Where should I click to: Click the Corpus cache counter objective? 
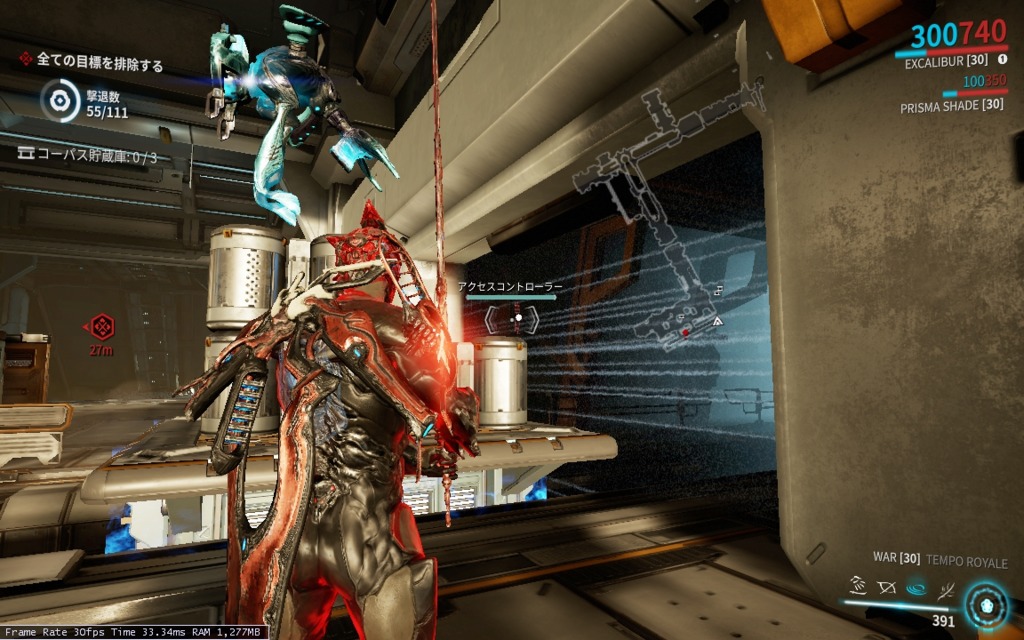(x=88, y=156)
